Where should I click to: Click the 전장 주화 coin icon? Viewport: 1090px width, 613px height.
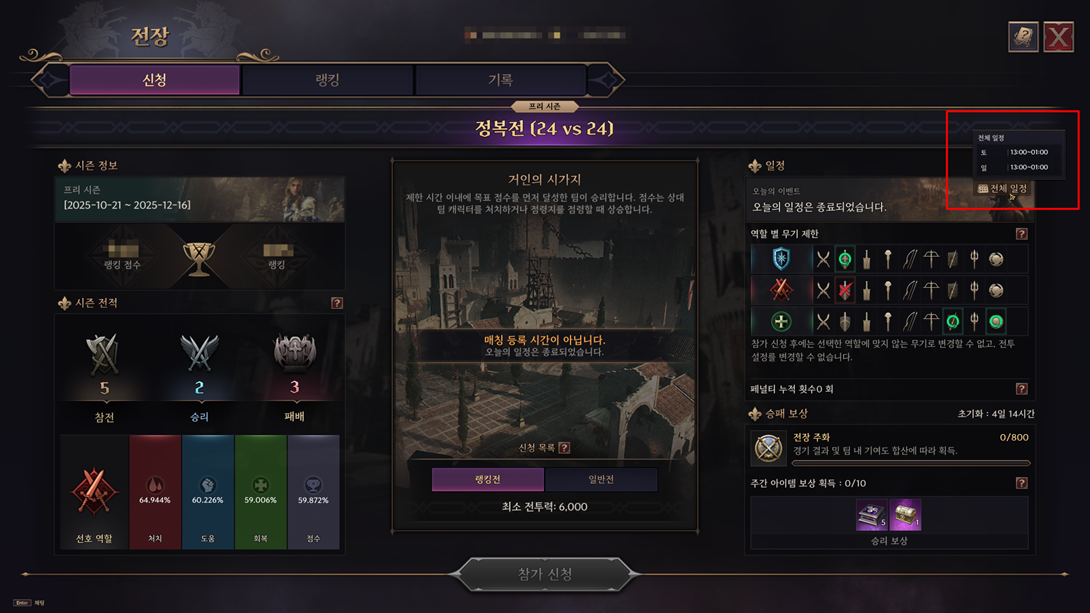769,449
